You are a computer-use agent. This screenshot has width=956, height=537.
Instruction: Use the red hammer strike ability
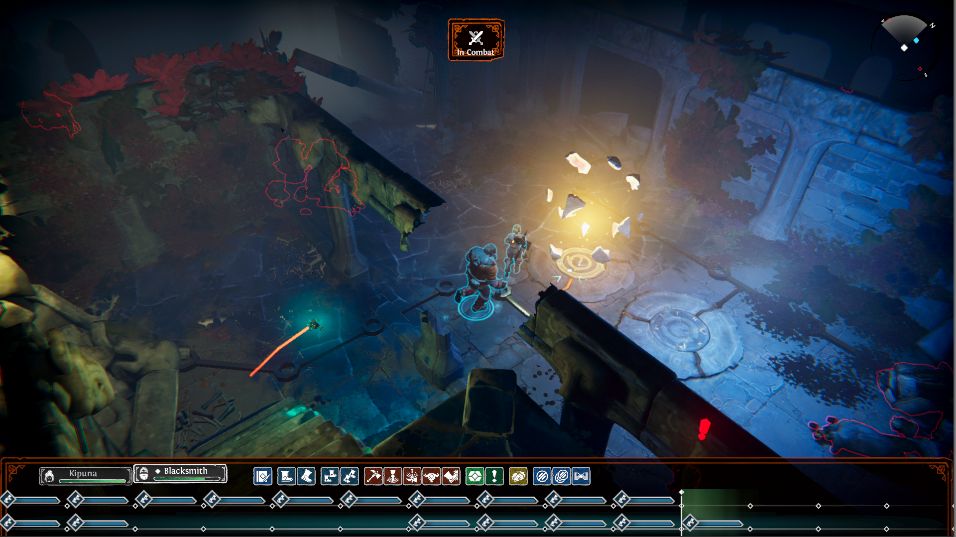pyautogui.click(x=373, y=476)
